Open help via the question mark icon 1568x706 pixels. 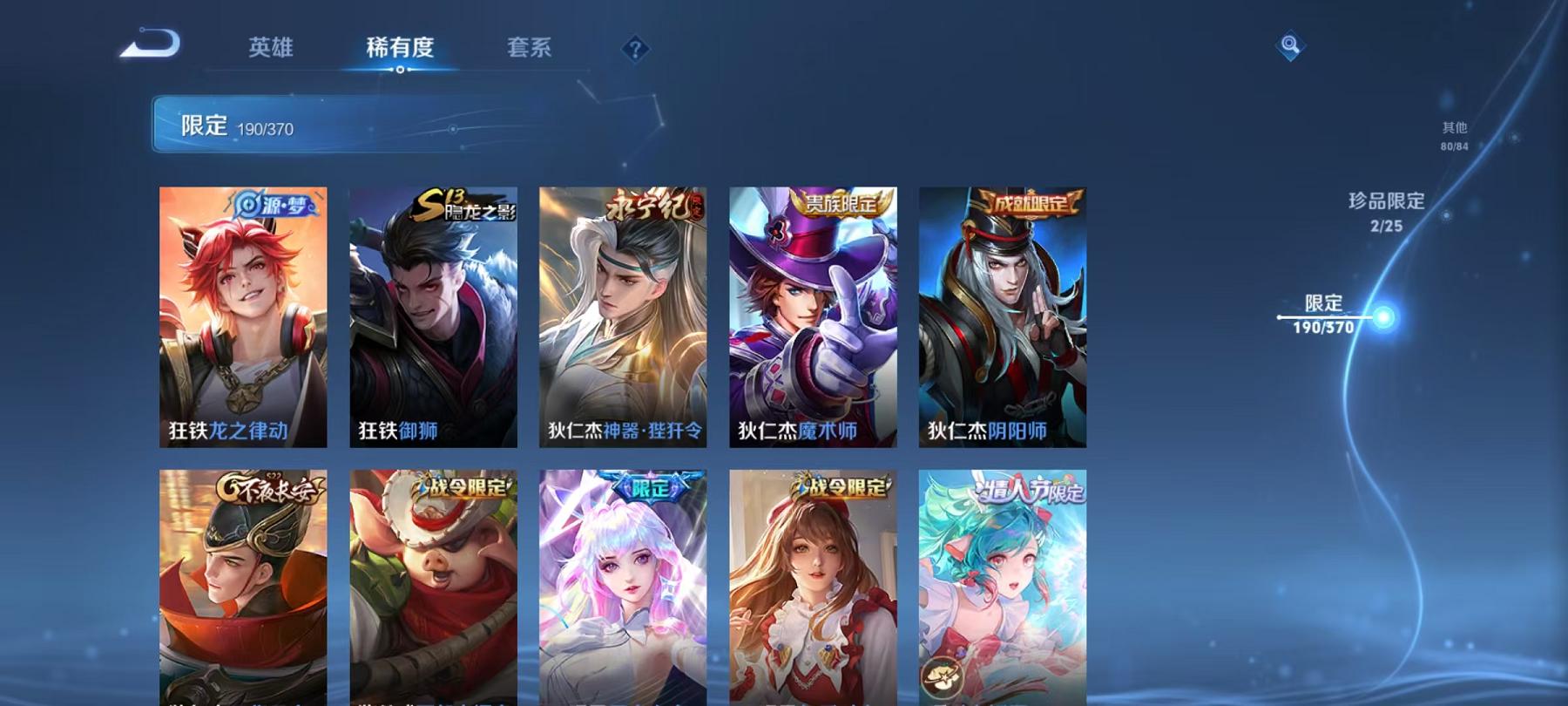(635, 50)
